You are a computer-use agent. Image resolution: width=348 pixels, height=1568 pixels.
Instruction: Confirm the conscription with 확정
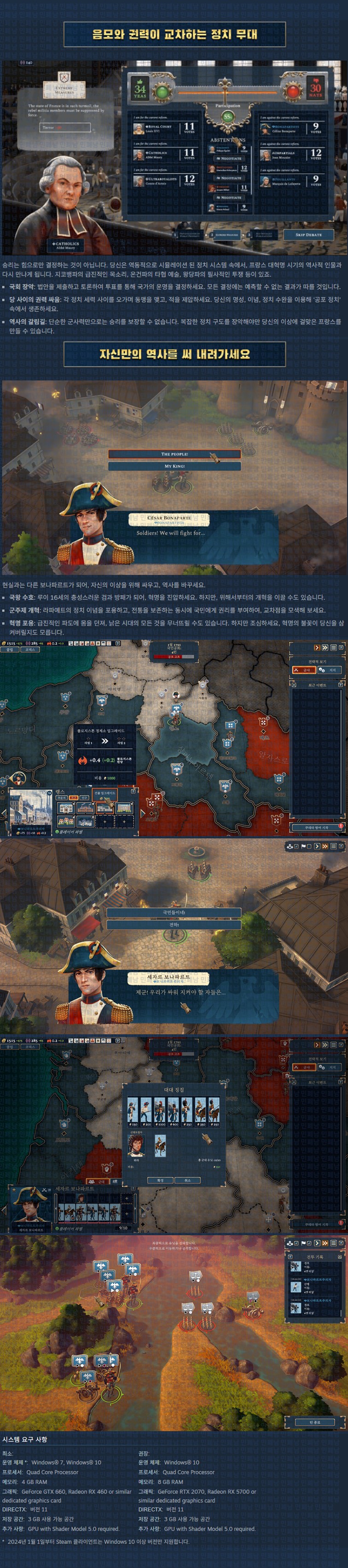[161, 1180]
